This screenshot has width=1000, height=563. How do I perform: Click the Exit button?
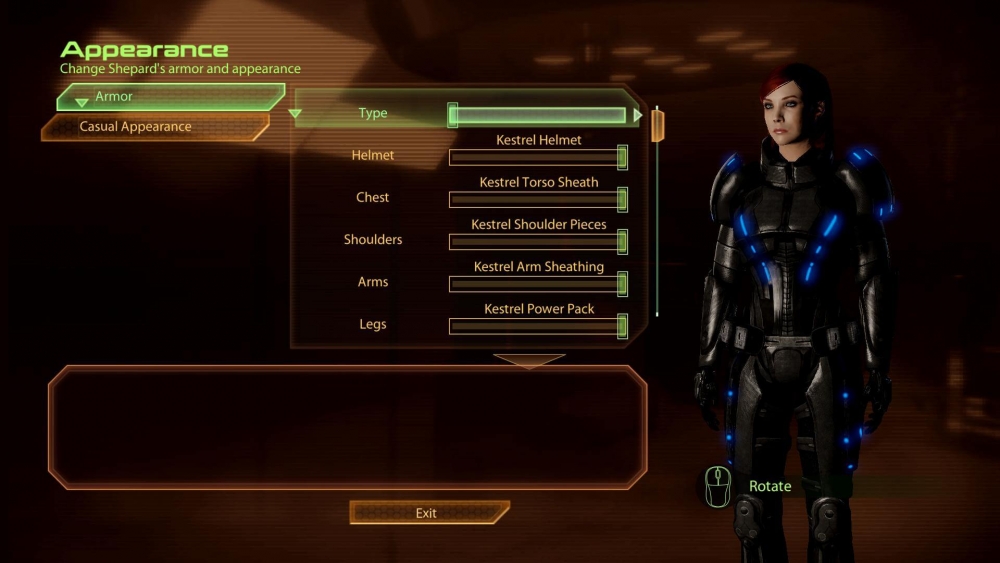click(427, 513)
